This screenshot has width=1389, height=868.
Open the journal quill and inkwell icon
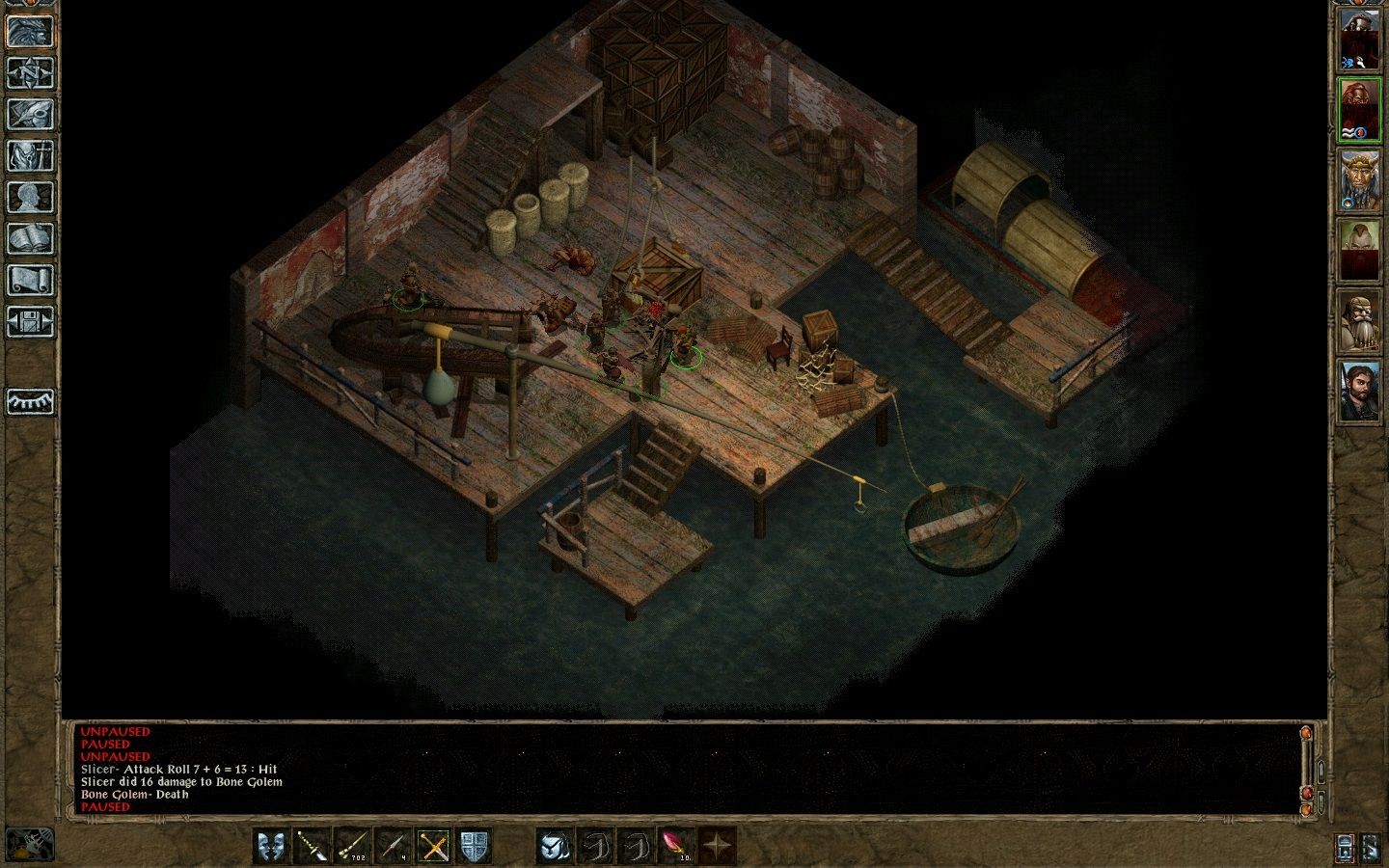[30, 114]
